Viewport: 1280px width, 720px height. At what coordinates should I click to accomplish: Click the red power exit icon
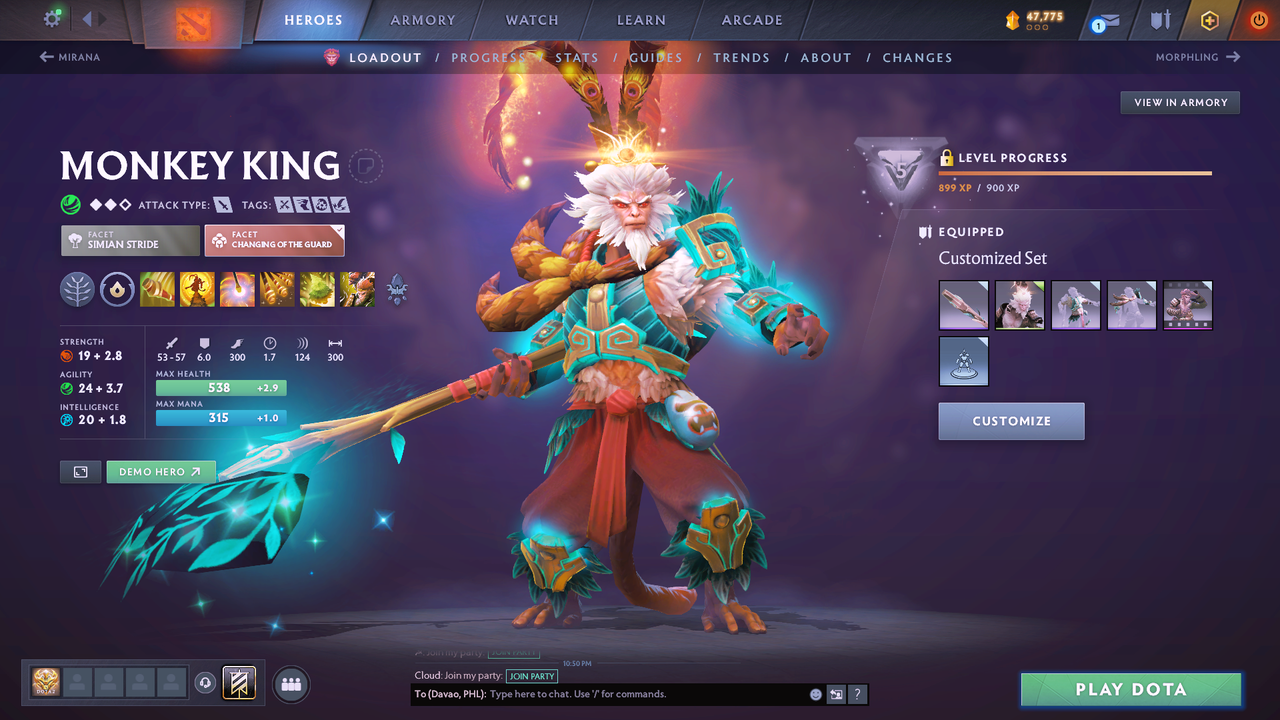[1258, 19]
